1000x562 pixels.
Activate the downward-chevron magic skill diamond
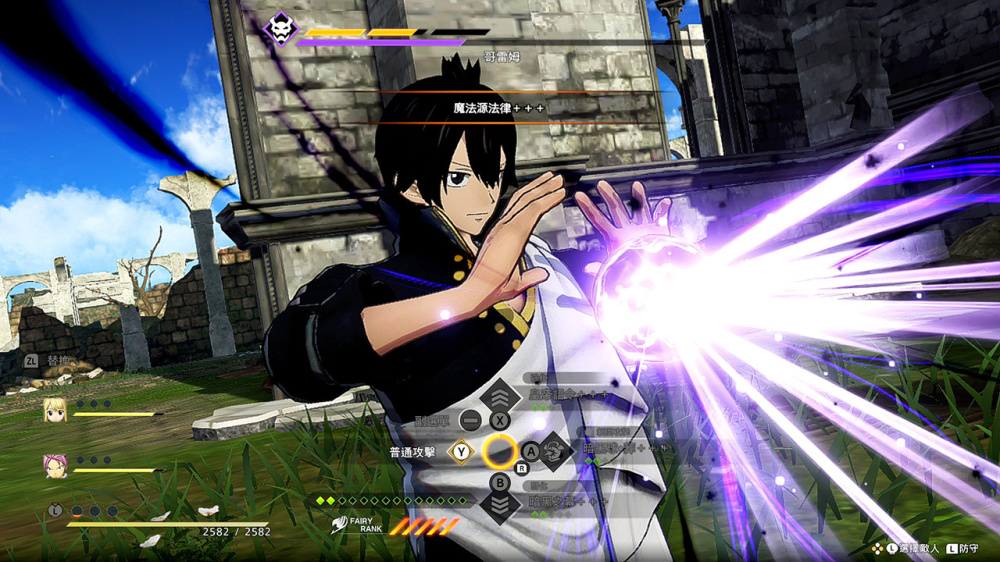500,505
